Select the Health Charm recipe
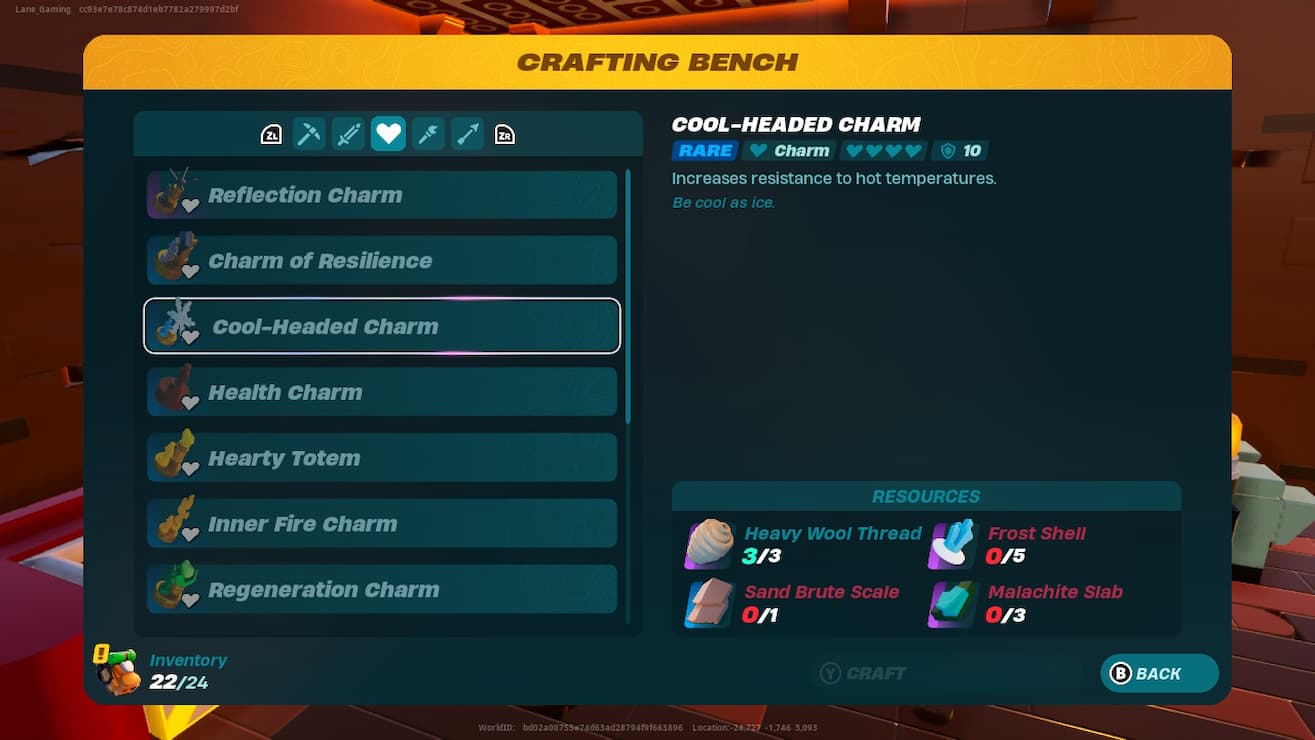 (x=381, y=391)
